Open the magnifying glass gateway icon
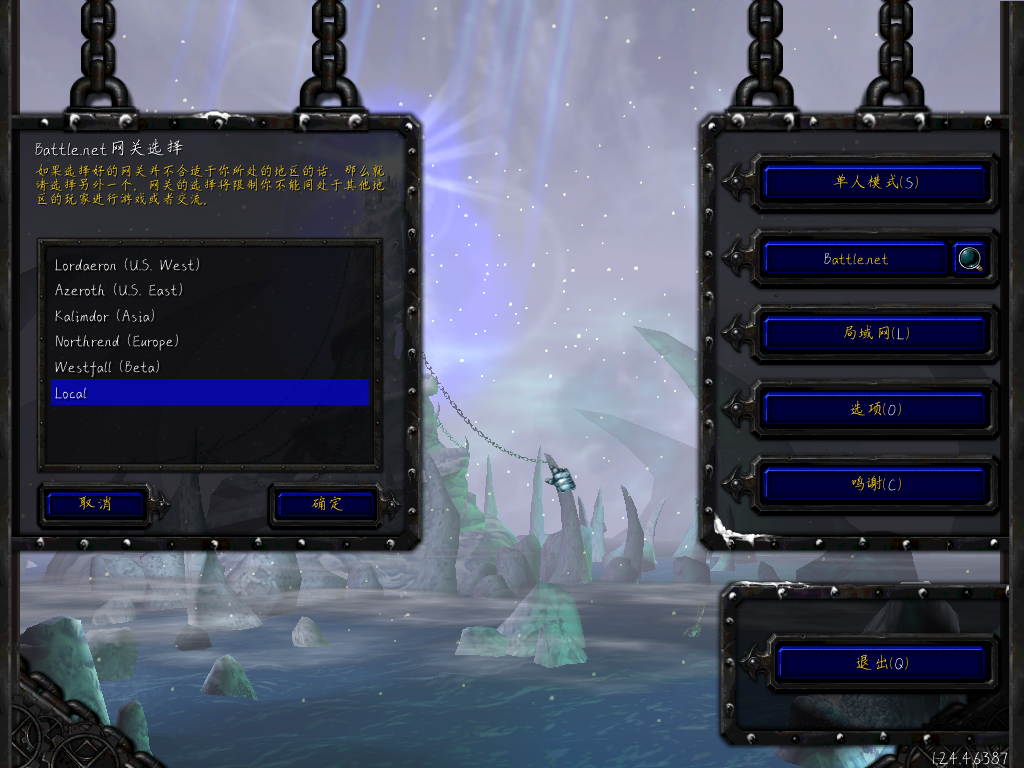Screen dimensions: 1024x768 coord(969,259)
